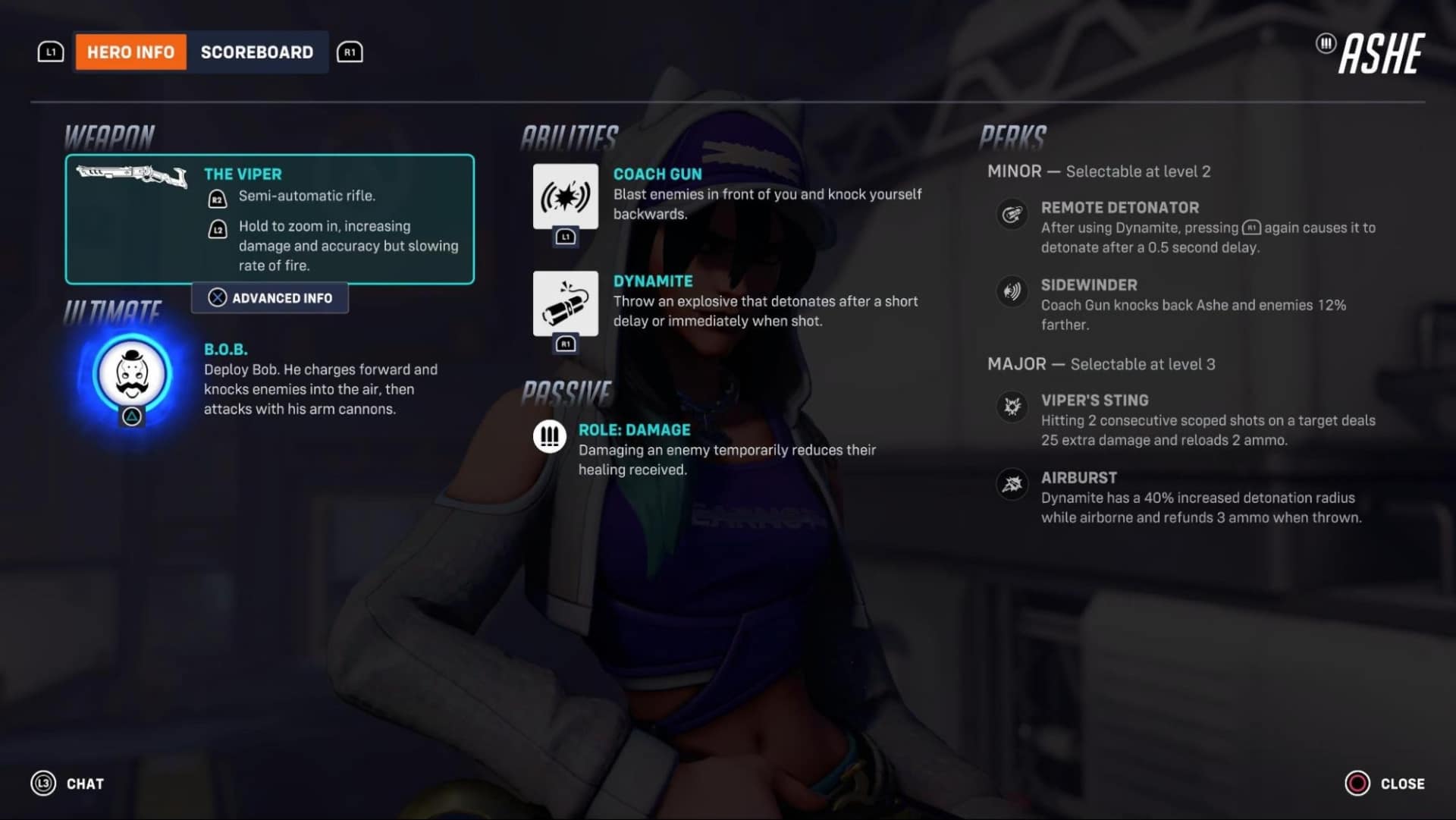Select the B.O.B. ultimate icon

130,375
